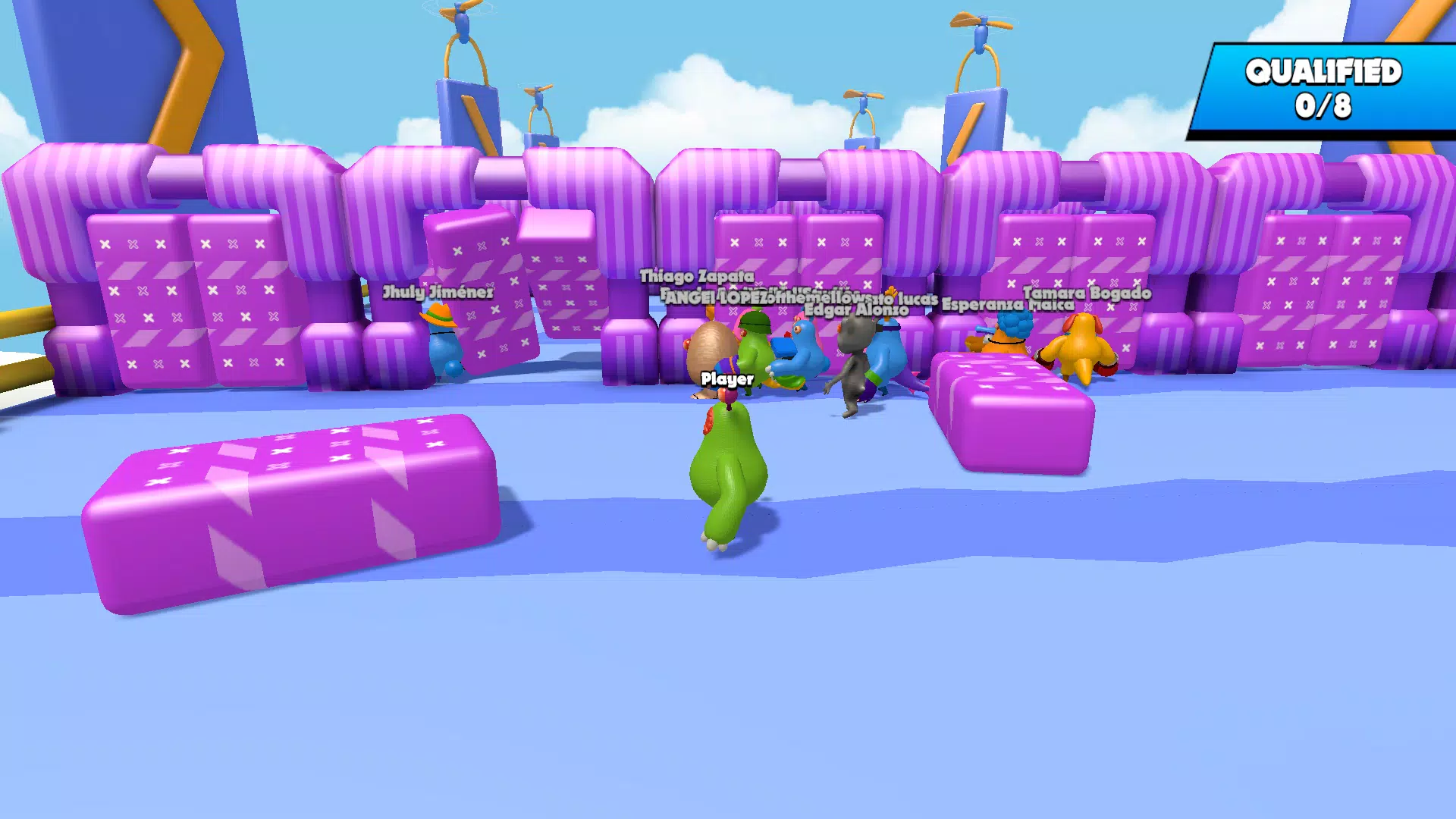Click the Thiago Zapata name label

click(698, 277)
